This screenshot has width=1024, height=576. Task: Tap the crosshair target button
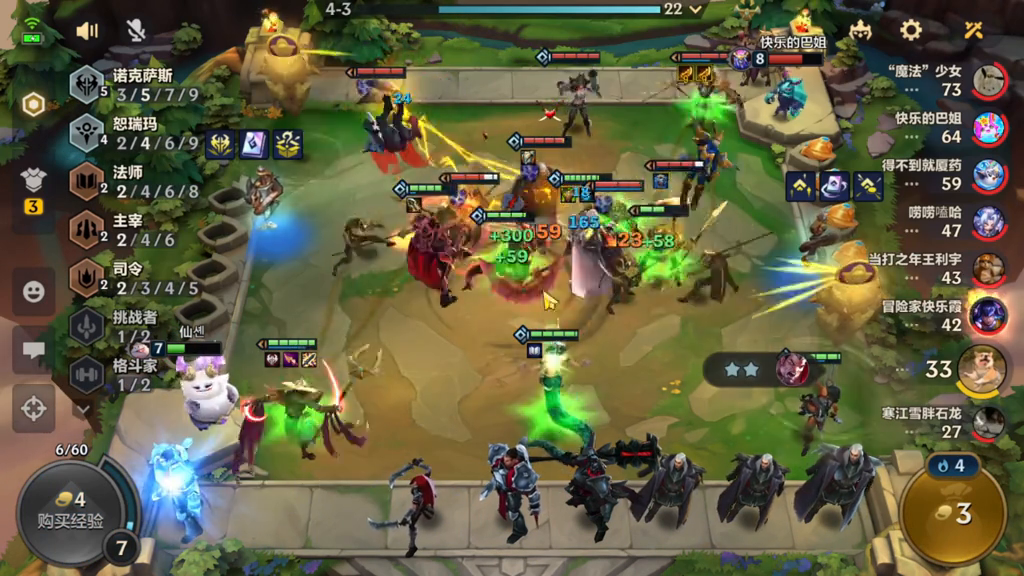pyautogui.click(x=34, y=408)
